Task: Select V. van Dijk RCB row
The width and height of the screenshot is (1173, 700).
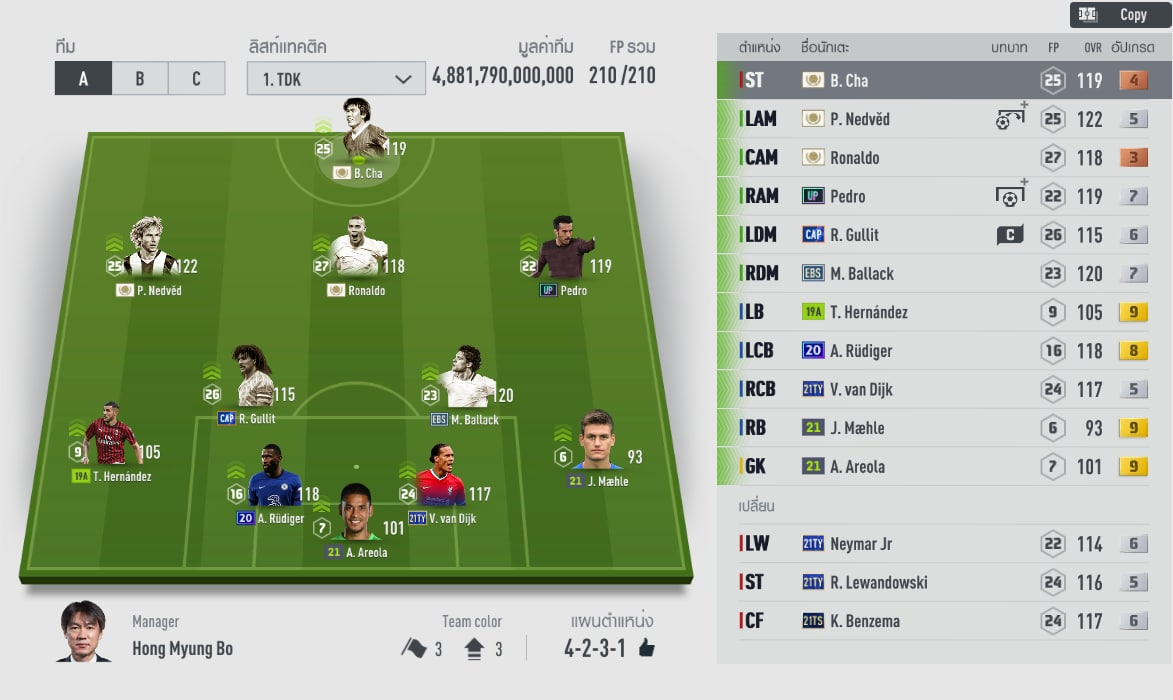Action: [x=940, y=389]
